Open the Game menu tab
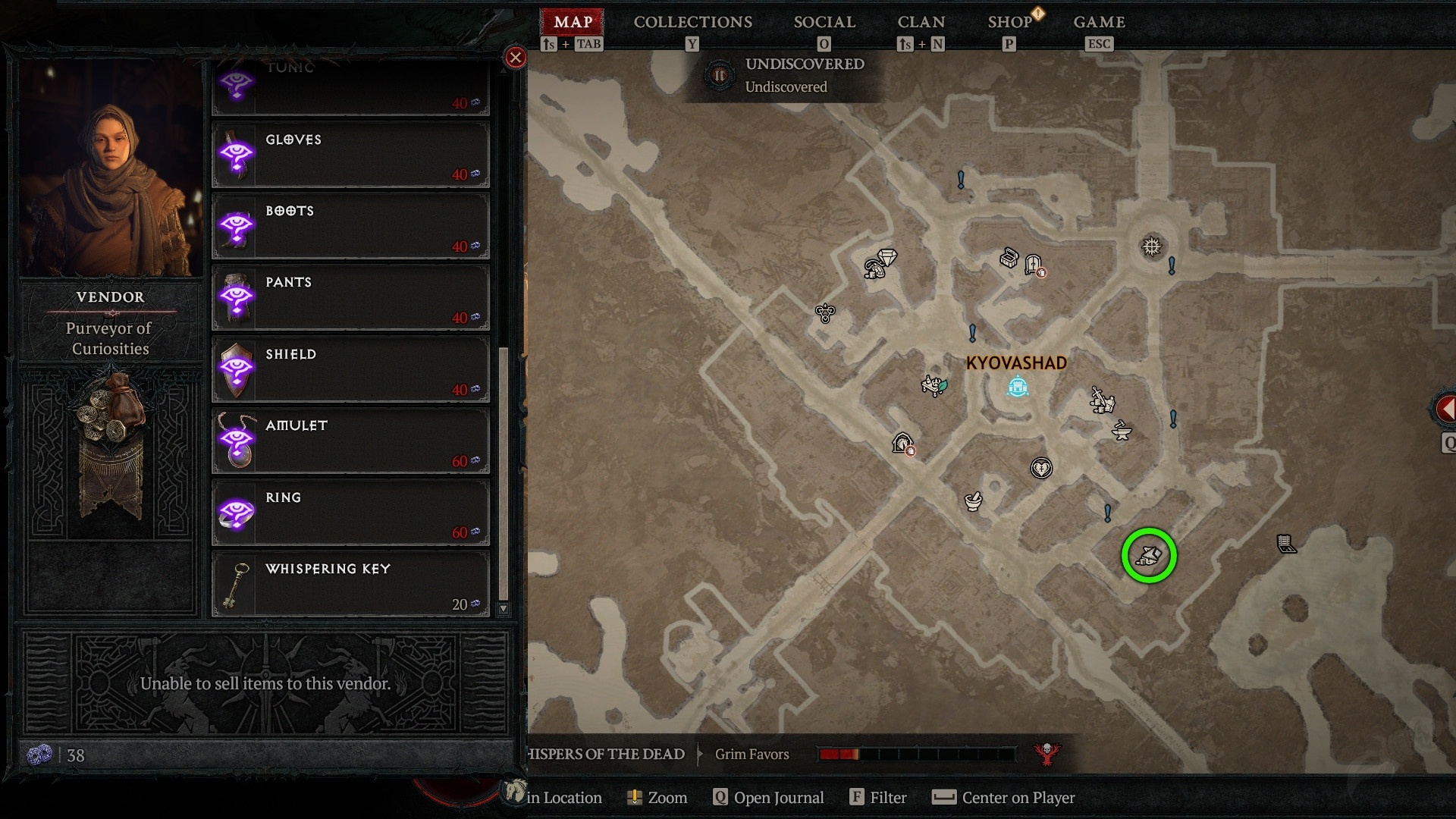1456x819 pixels. click(1099, 23)
